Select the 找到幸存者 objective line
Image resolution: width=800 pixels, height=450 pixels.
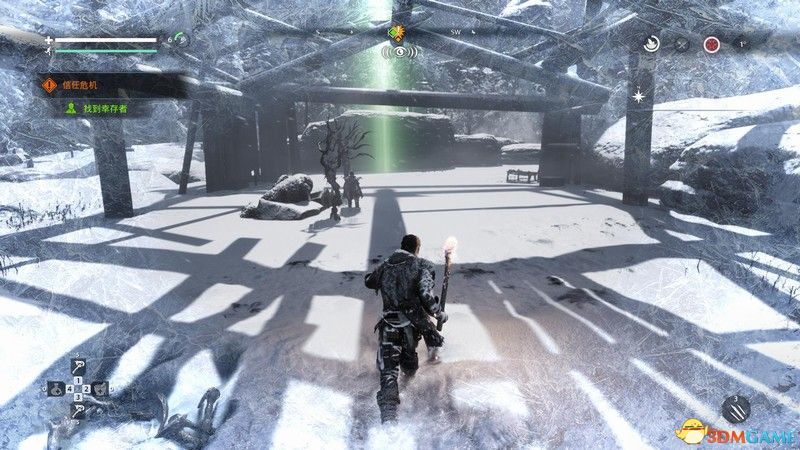(x=84, y=107)
